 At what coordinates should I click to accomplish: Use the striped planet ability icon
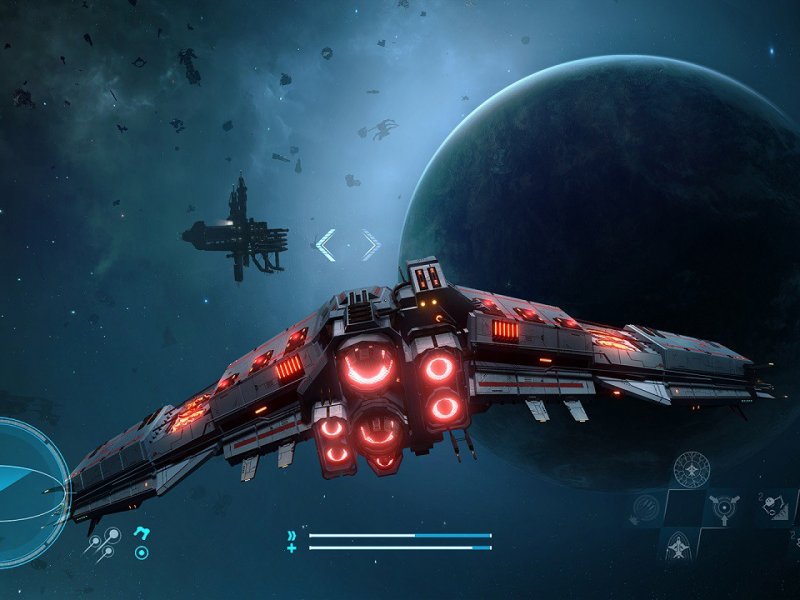point(647,509)
